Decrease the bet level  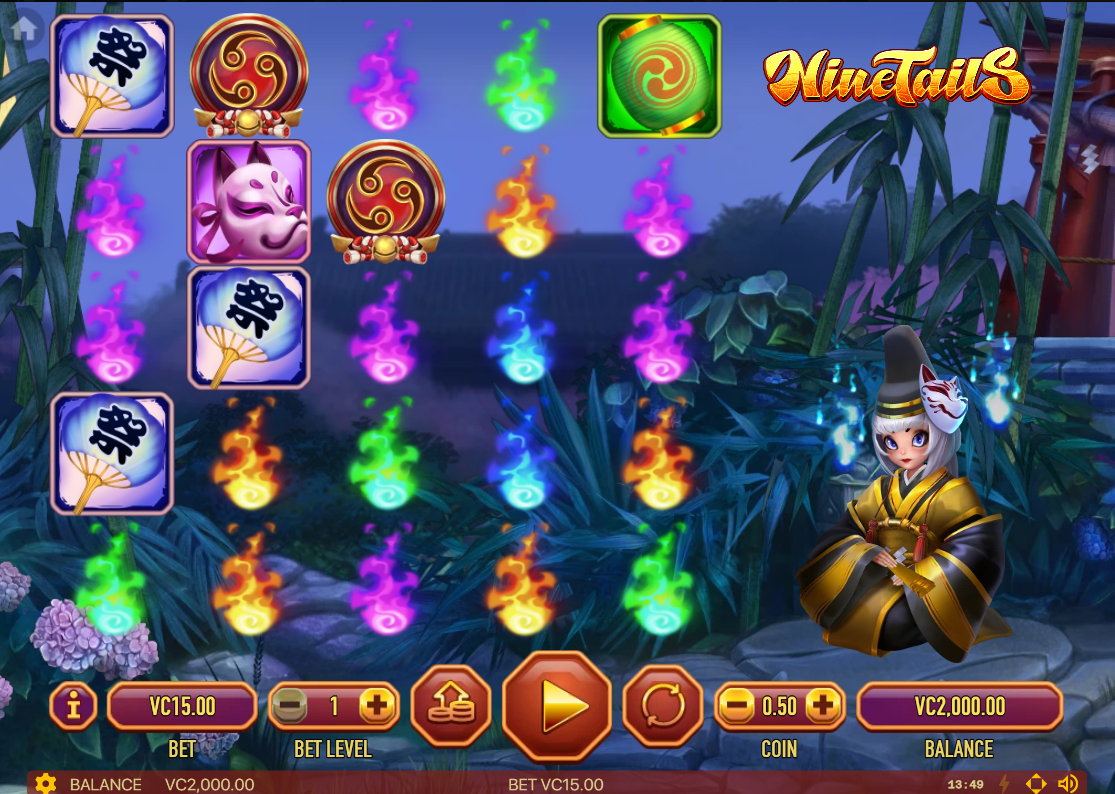tap(289, 707)
